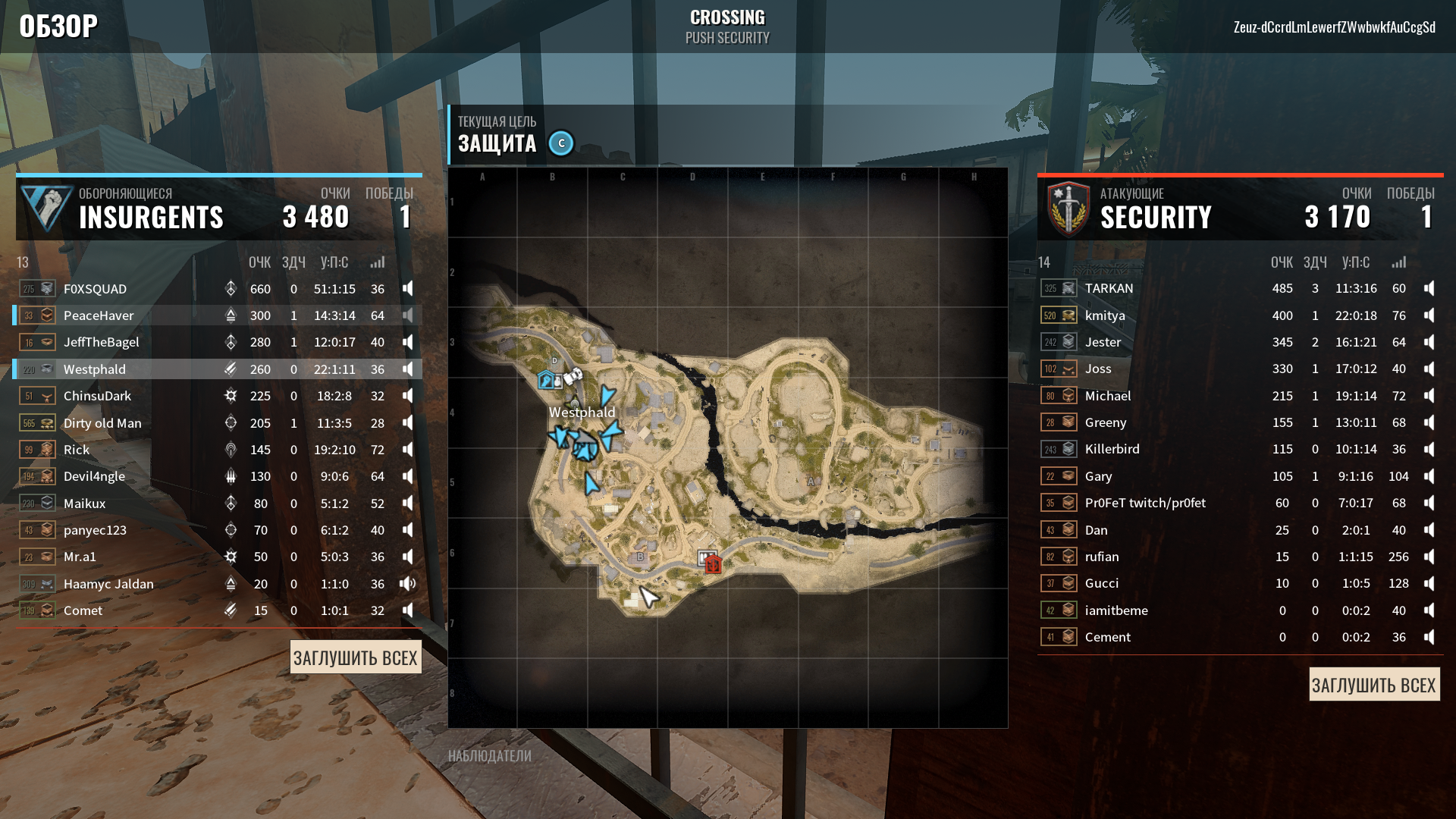
Task: Mute Westphald using the speaker icon
Action: pyautogui.click(x=407, y=369)
